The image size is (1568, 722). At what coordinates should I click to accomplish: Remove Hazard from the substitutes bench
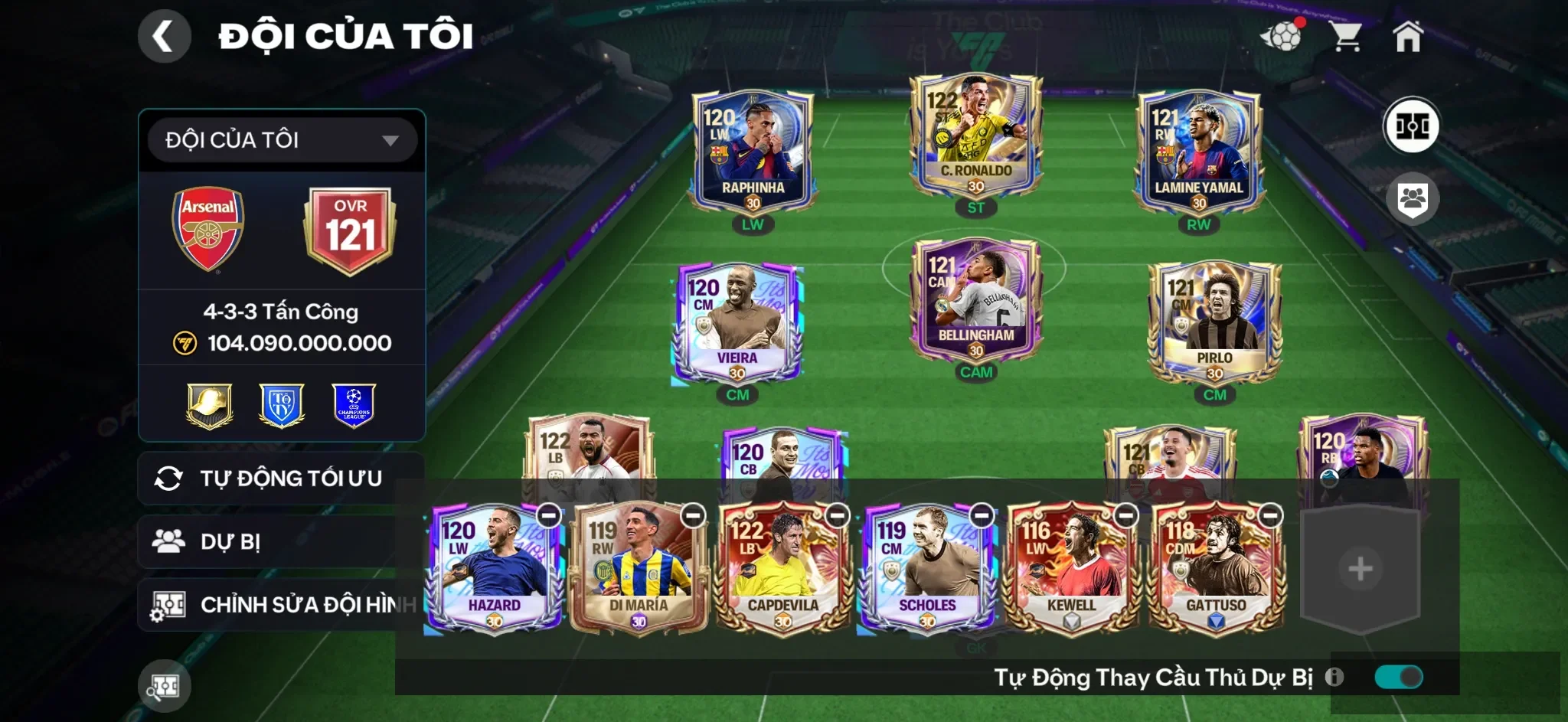549,515
